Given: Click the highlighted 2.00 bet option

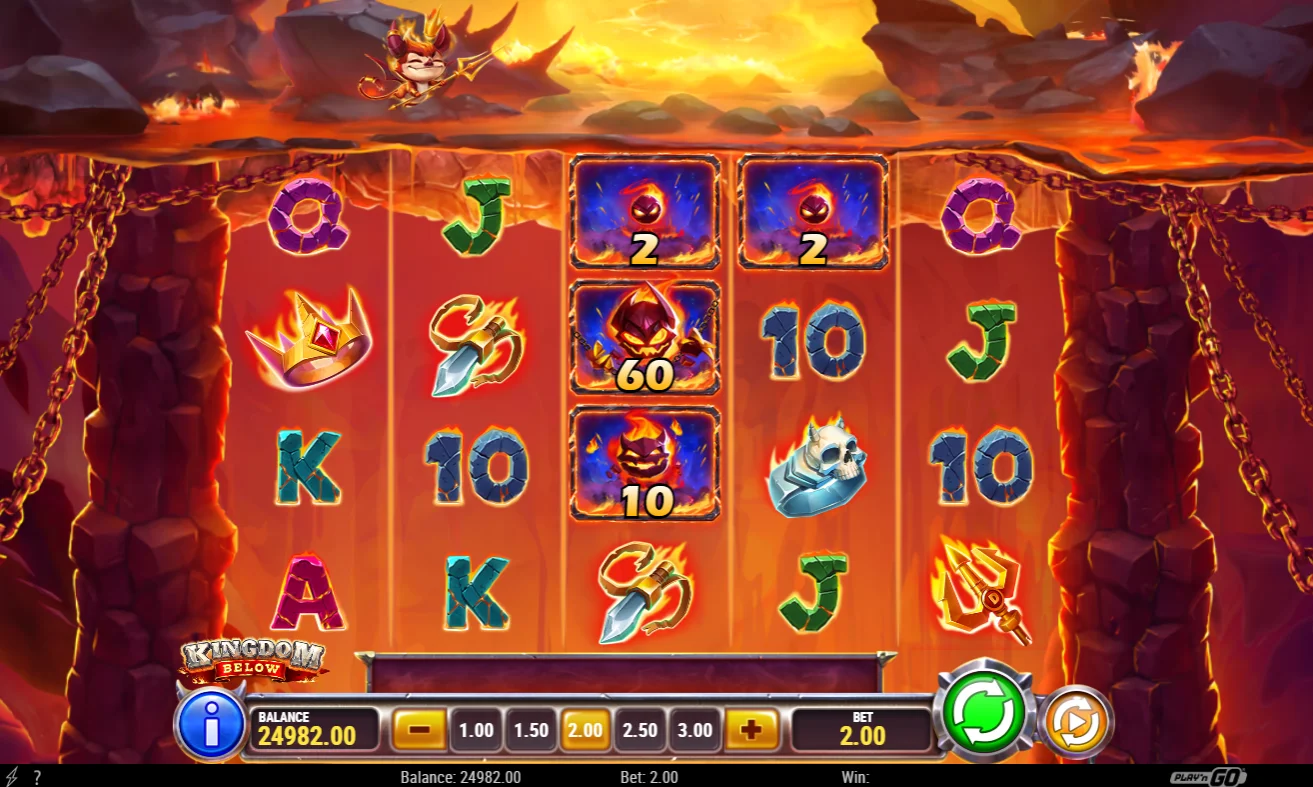Looking at the screenshot, I should point(585,729).
